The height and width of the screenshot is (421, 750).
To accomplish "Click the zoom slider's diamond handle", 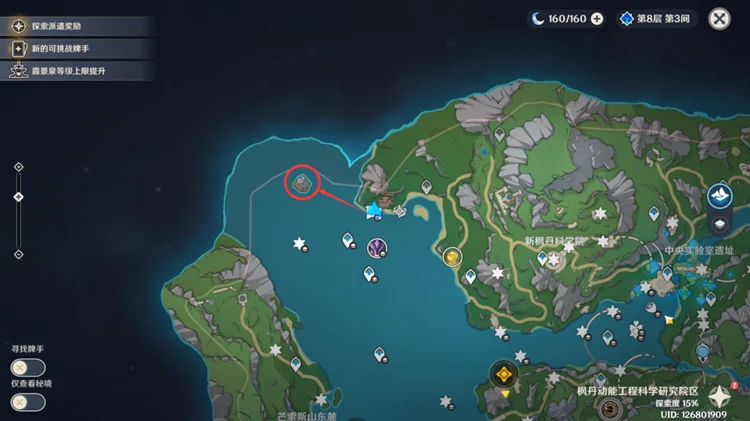I will click(x=18, y=197).
